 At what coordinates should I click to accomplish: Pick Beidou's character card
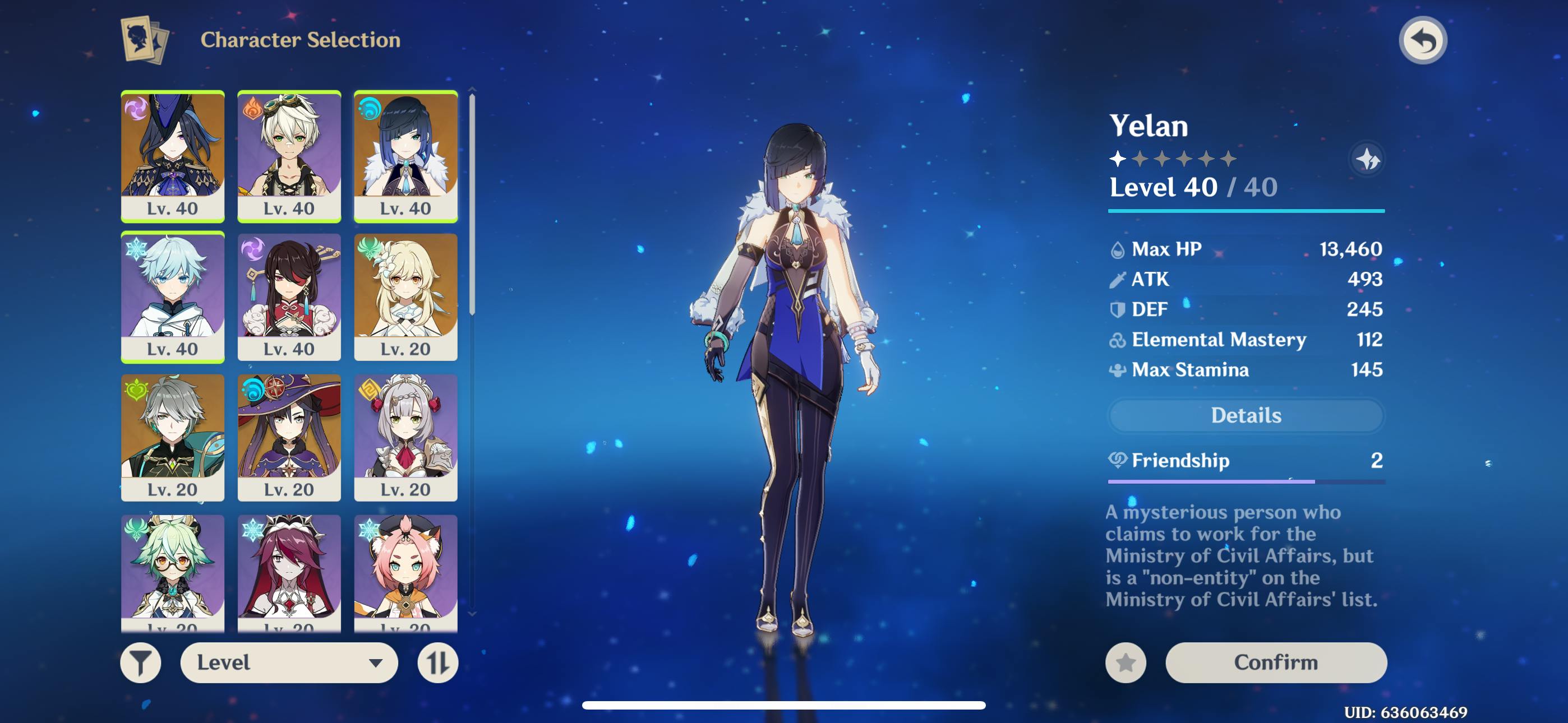point(289,296)
